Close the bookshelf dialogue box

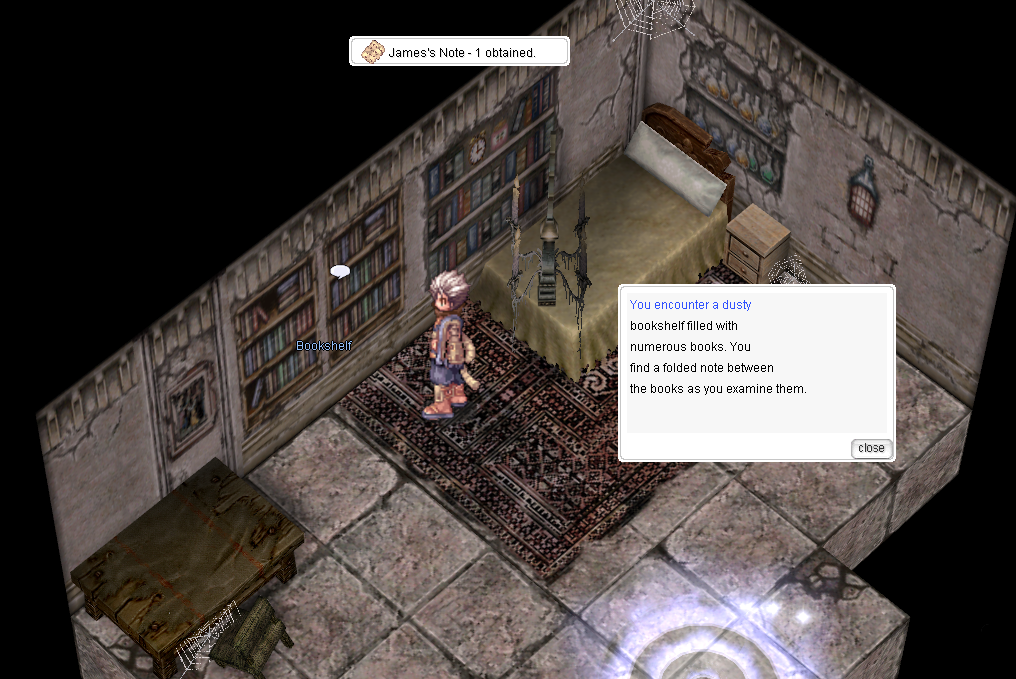pos(871,448)
